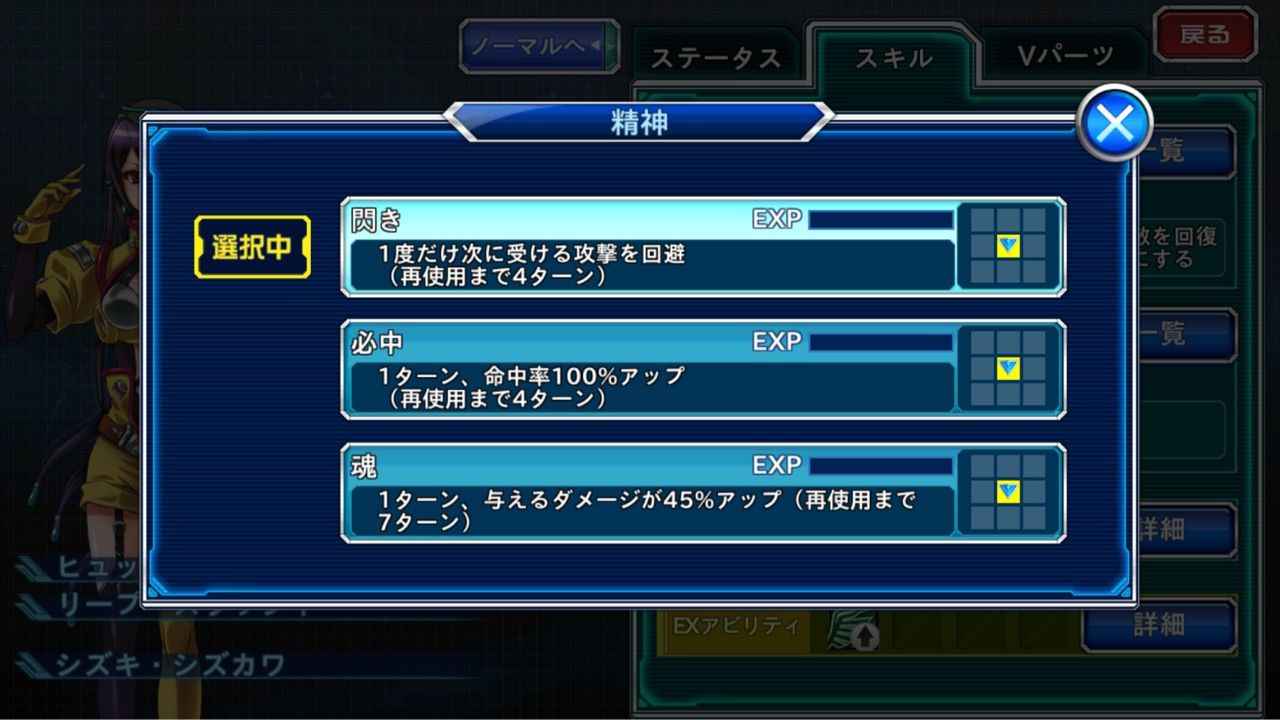Tap the EXP progress bar of 魂
The width and height of the screenshot is (1280, 720).
point(880,463)
